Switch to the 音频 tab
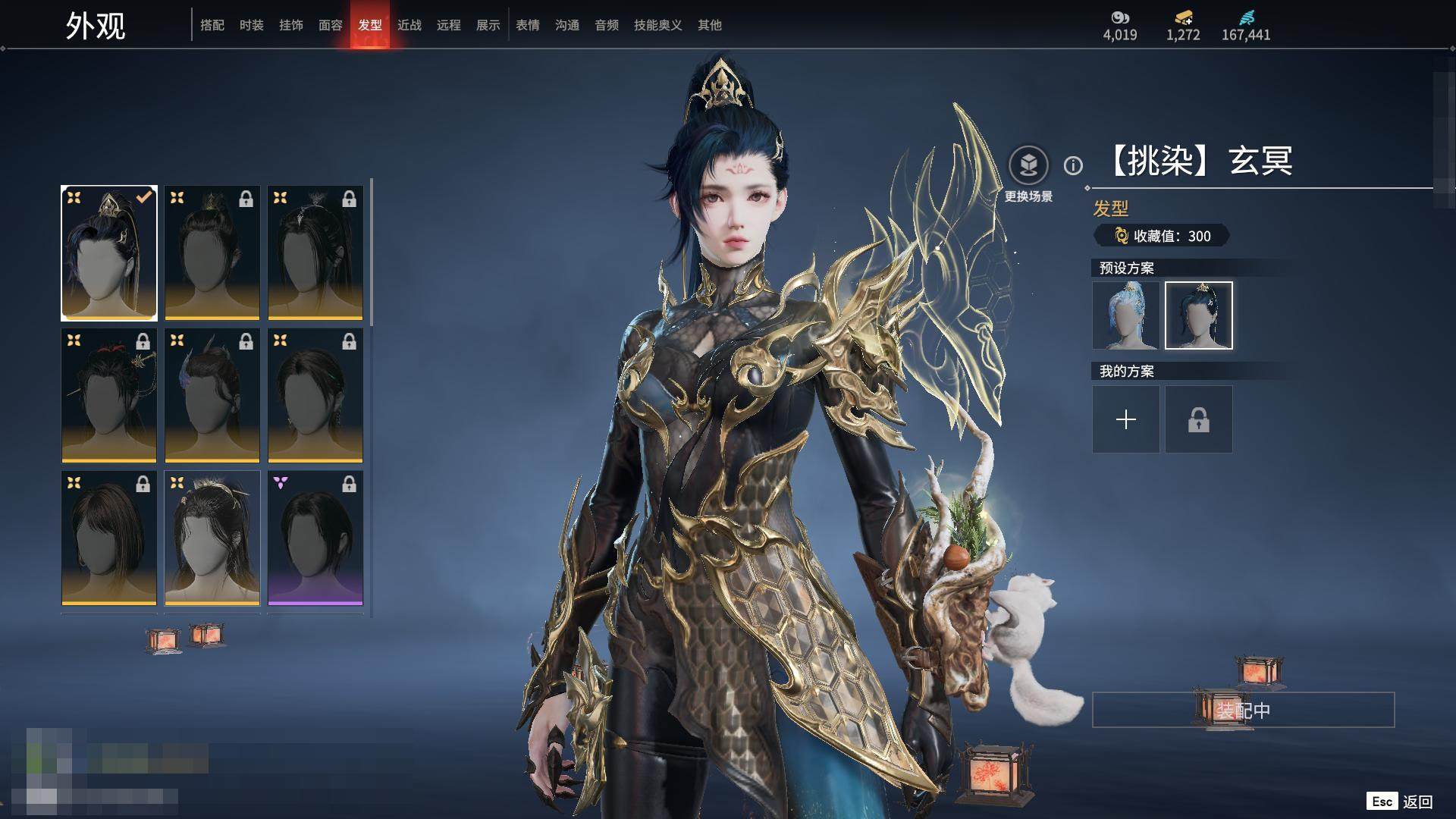 pyautogui.click(x=607, y=25)
